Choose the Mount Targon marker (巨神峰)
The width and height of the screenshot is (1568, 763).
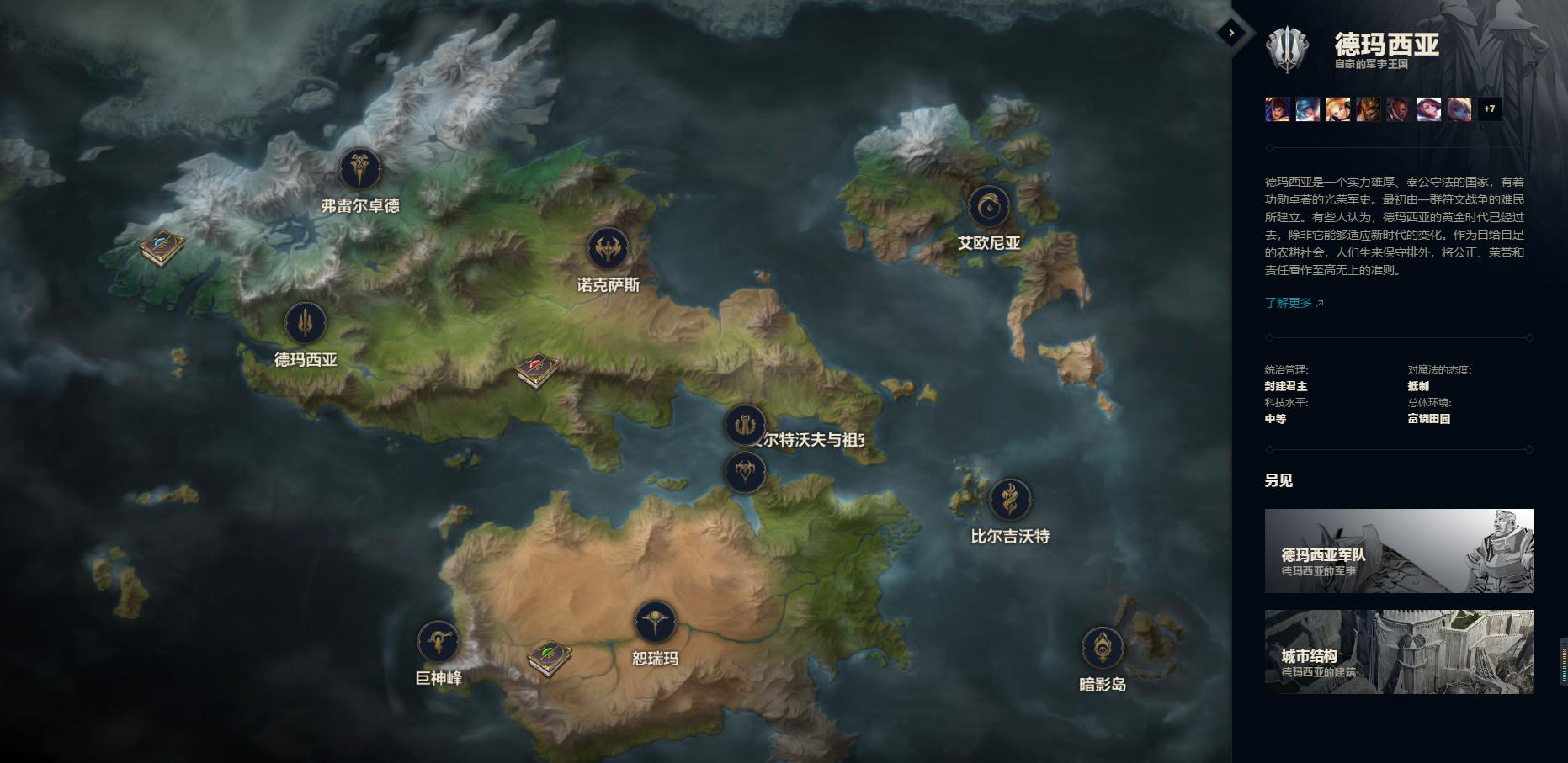coord(439,642)
